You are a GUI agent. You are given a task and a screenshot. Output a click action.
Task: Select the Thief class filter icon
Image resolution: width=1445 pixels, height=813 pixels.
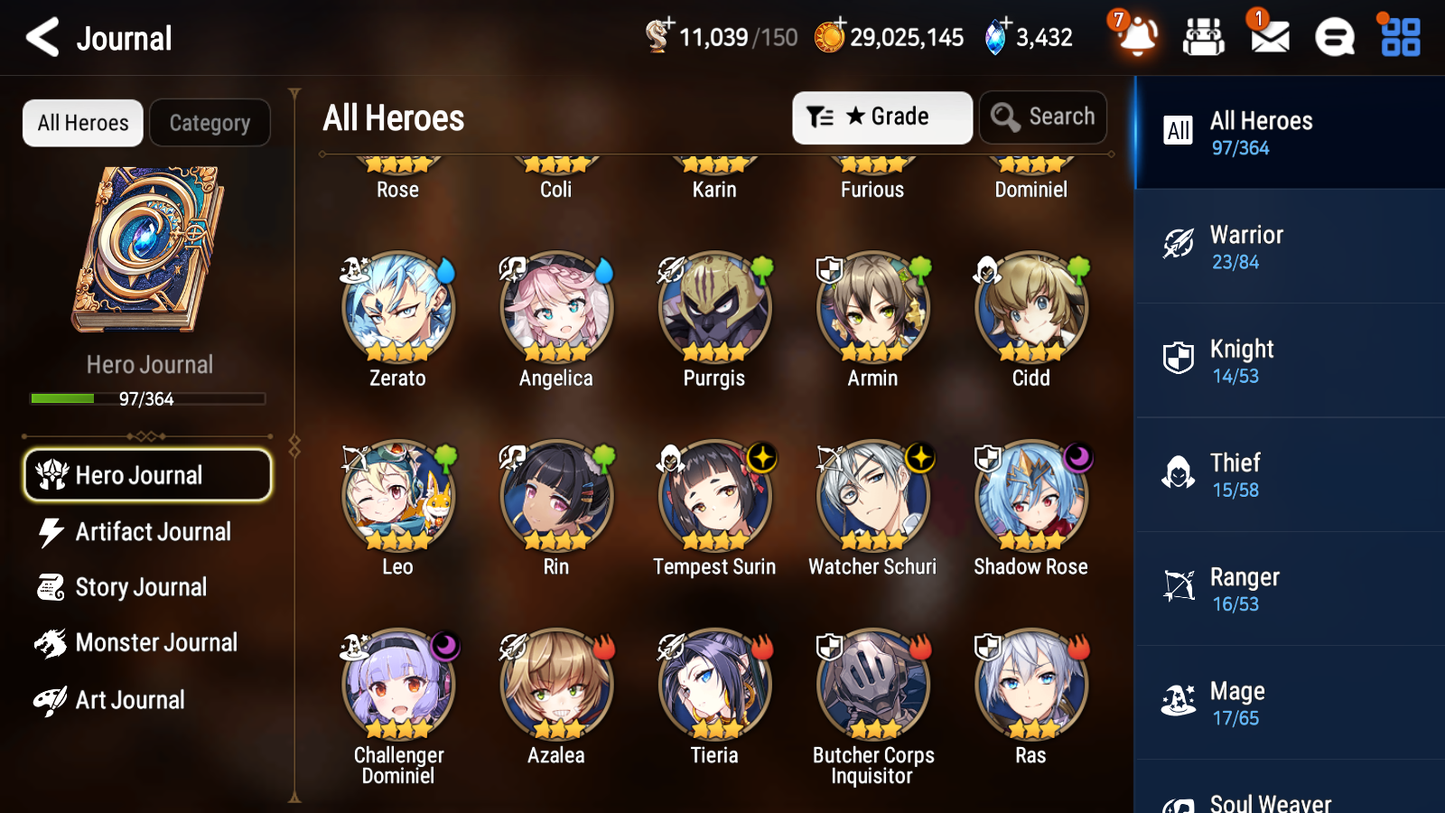(x=1178, y=473)
